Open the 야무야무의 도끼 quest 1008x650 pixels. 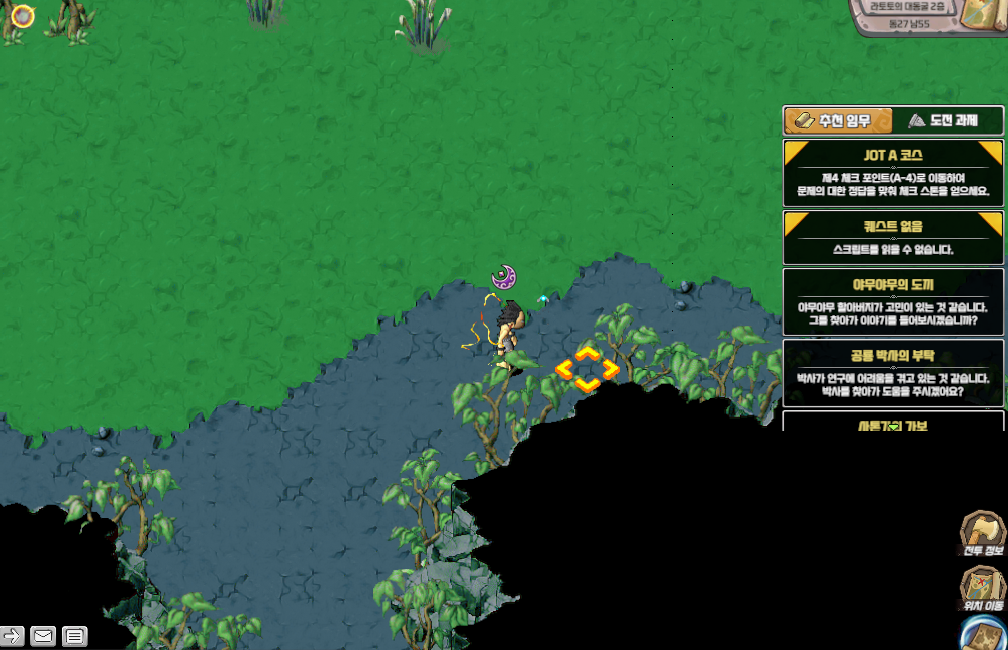[893, 301]
